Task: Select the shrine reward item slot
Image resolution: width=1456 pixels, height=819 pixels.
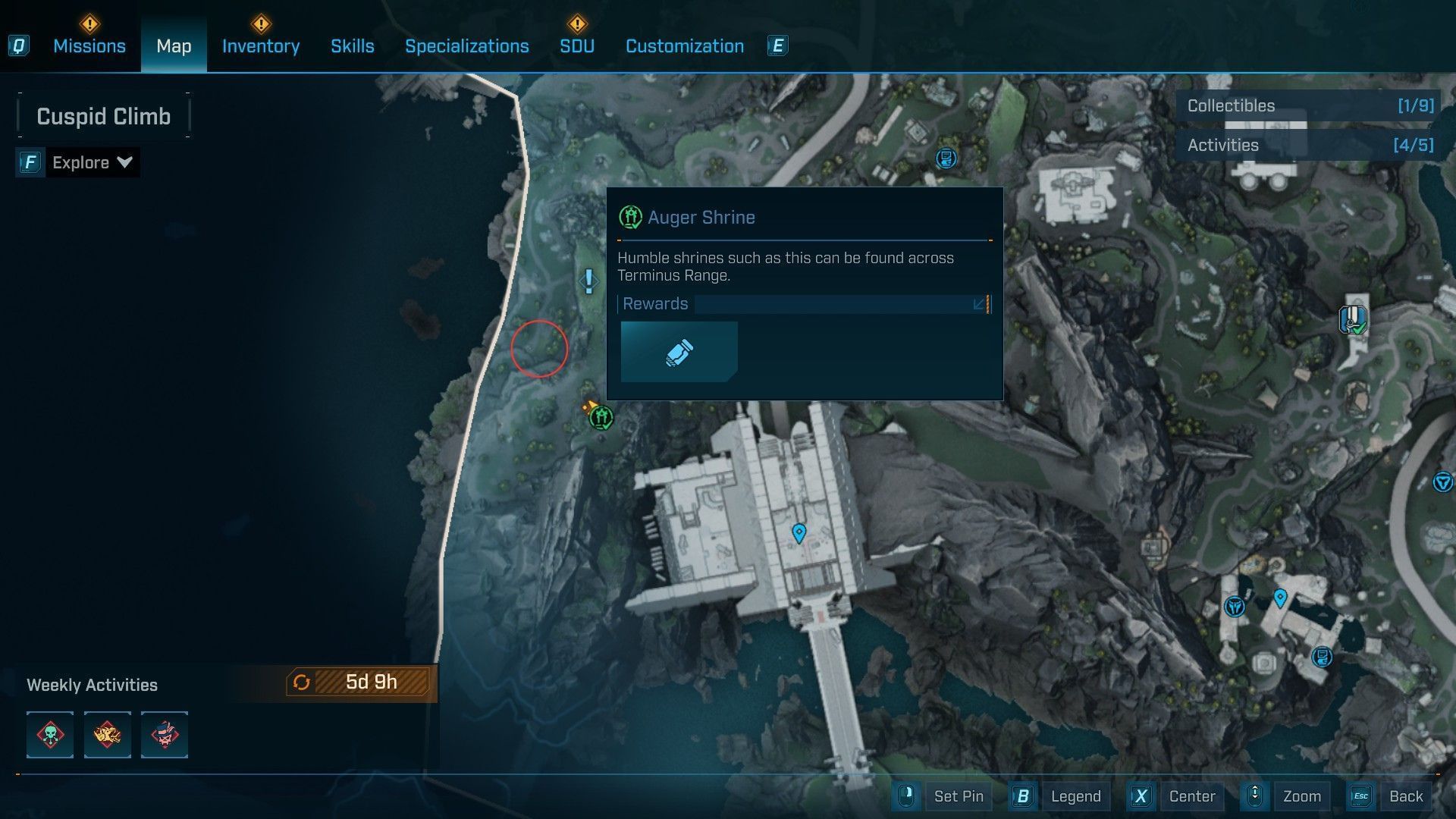Action: click(679, 352)
